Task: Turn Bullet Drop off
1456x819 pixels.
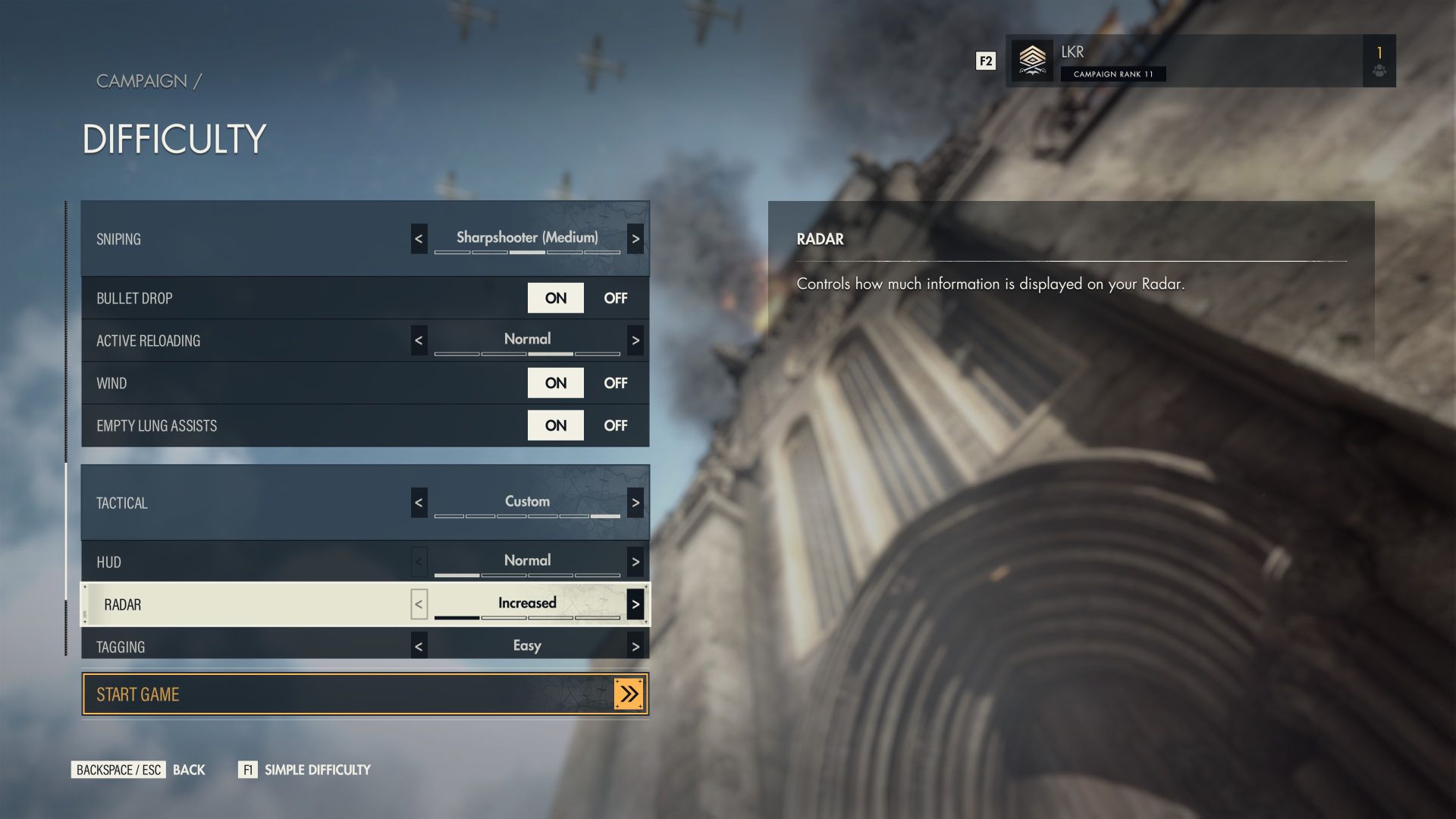Action: point(615,298)
